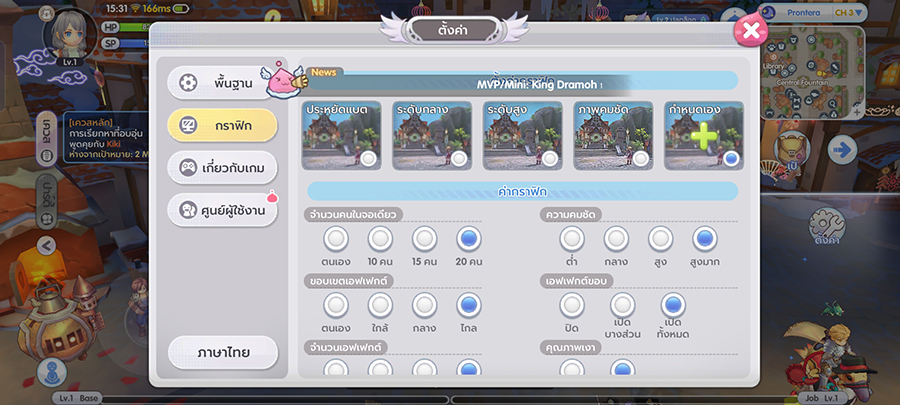Set effect range to ใกล้
900x405 pixels.
click(x=380, y=305)
